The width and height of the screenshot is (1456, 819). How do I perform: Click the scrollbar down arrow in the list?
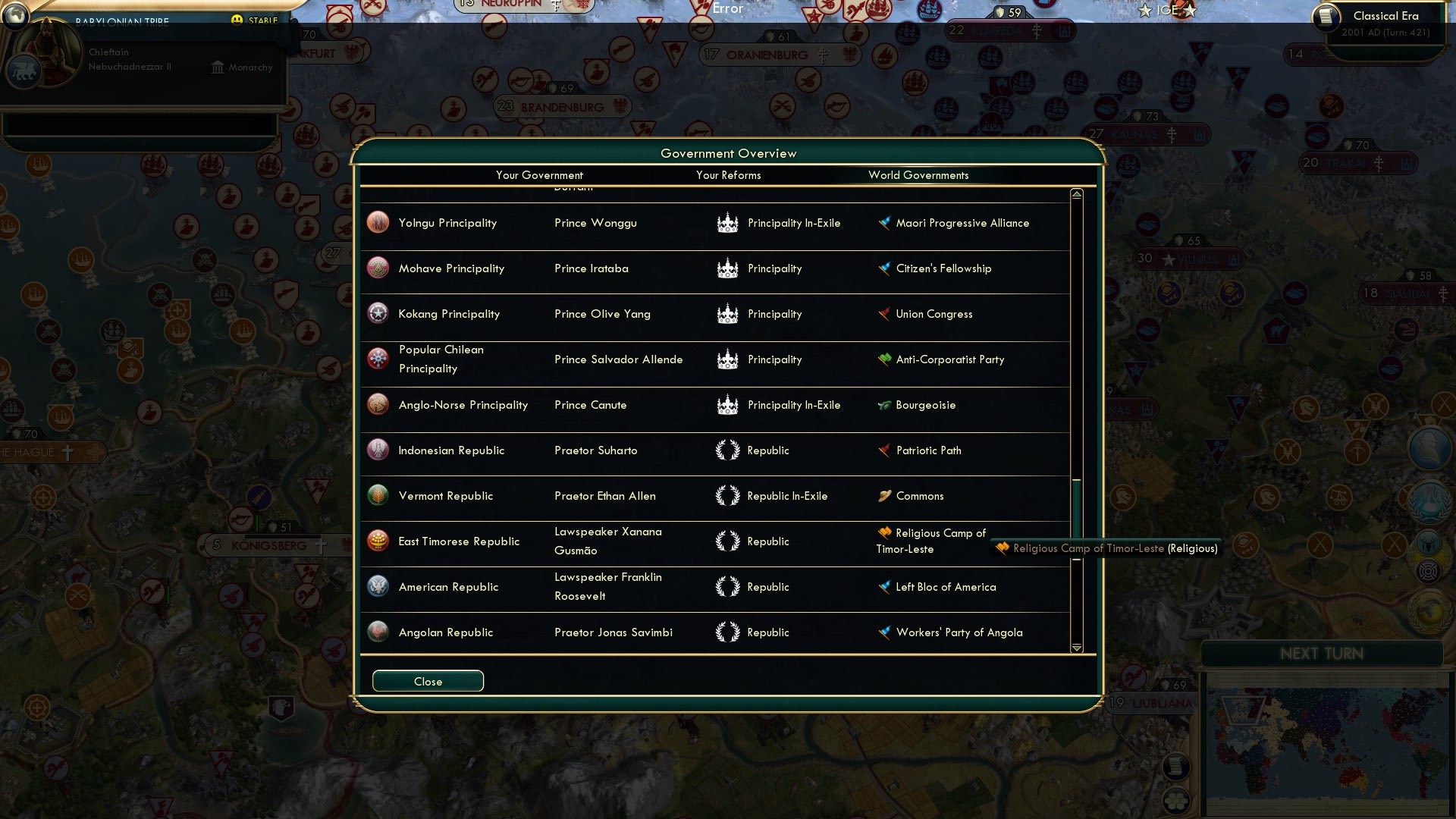1076,648
